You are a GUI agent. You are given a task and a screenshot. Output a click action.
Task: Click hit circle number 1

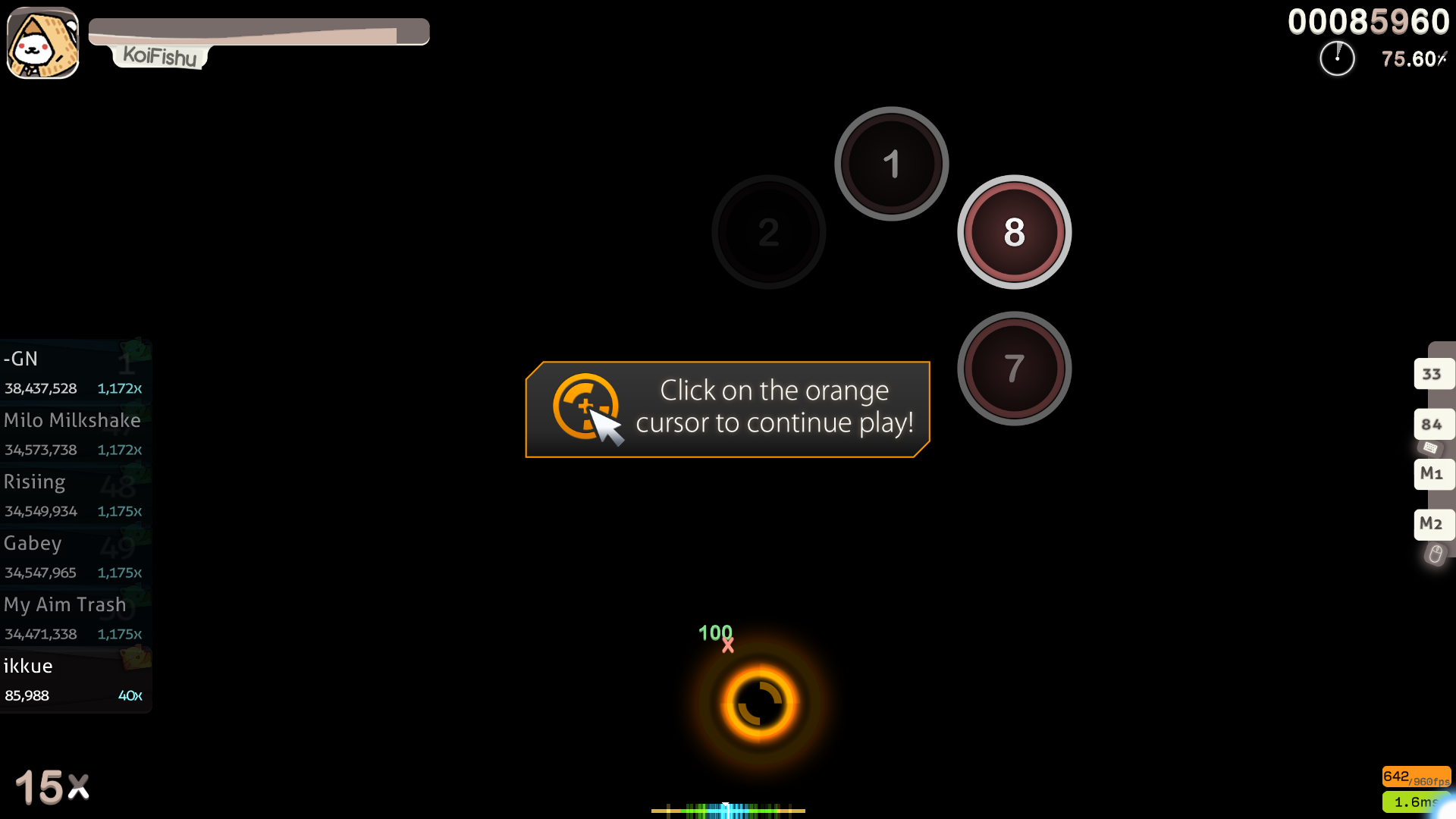click(x=892, y=163)
